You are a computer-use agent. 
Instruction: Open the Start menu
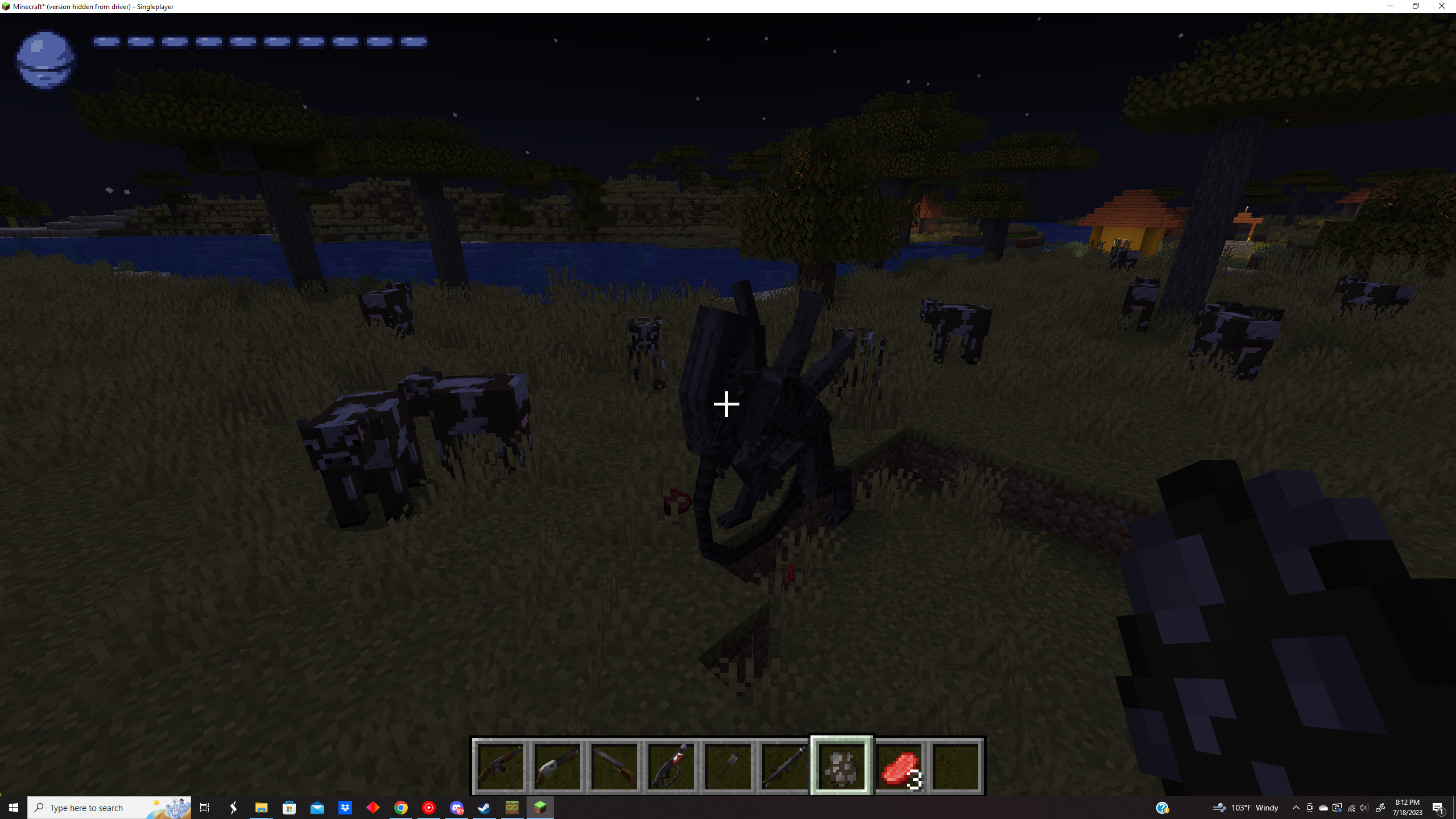pos(13,807)
